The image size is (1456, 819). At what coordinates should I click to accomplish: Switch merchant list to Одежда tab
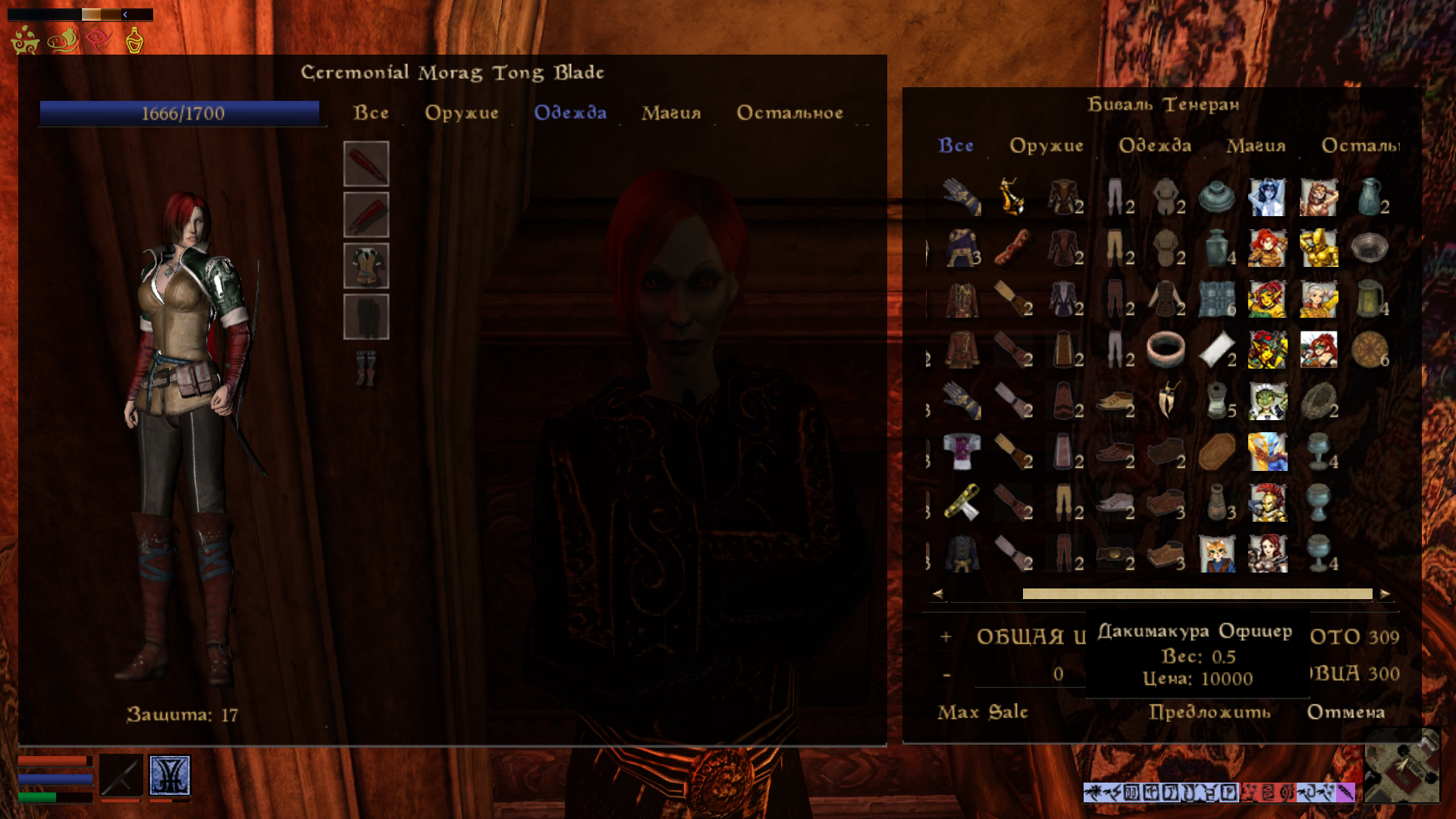pyautogui.click(x=1155, y=146)
